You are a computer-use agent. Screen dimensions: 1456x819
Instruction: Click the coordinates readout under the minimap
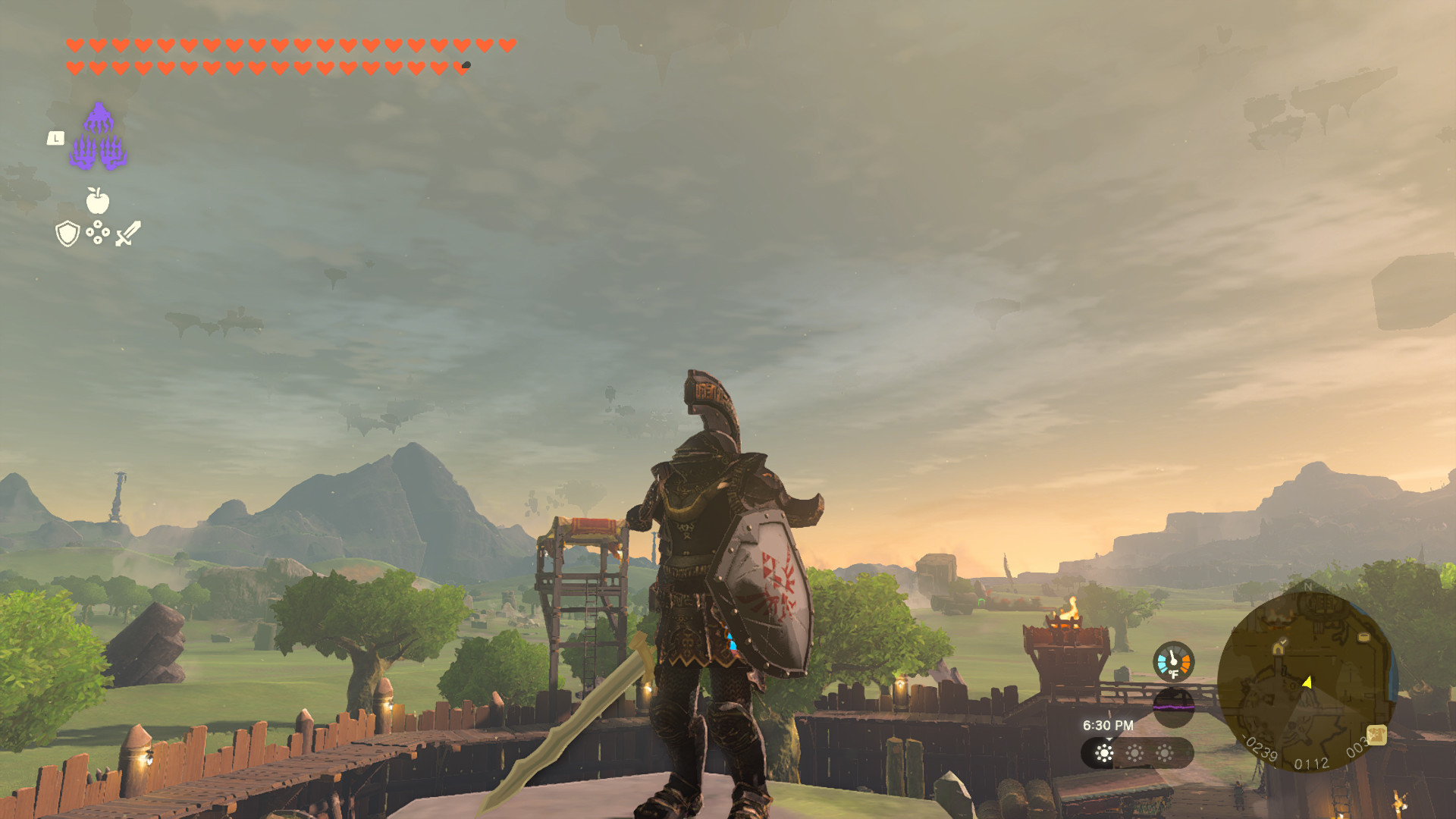(x=1311, y=764)
